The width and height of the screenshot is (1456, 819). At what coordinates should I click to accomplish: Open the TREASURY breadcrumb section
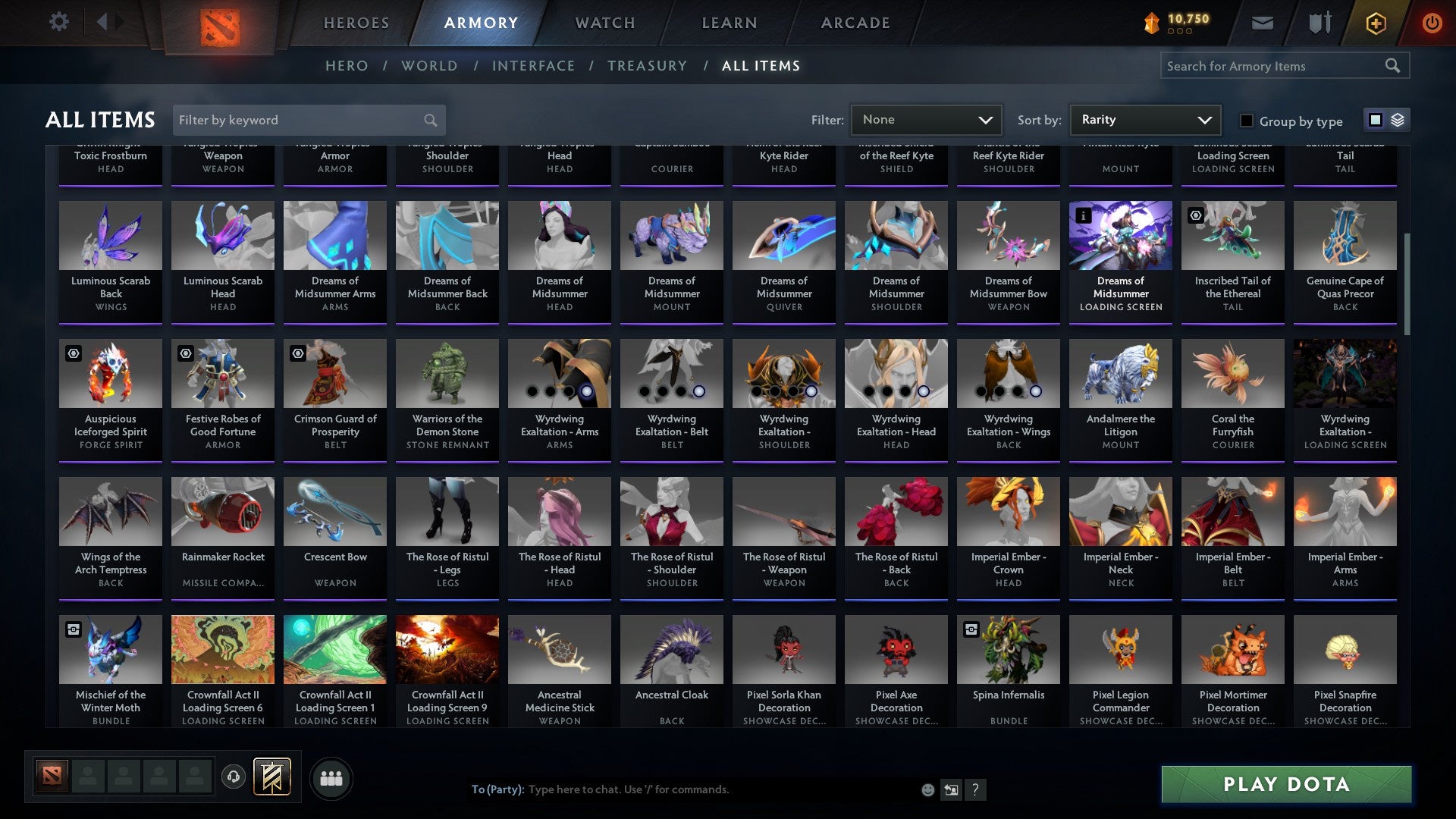(647, 65)
